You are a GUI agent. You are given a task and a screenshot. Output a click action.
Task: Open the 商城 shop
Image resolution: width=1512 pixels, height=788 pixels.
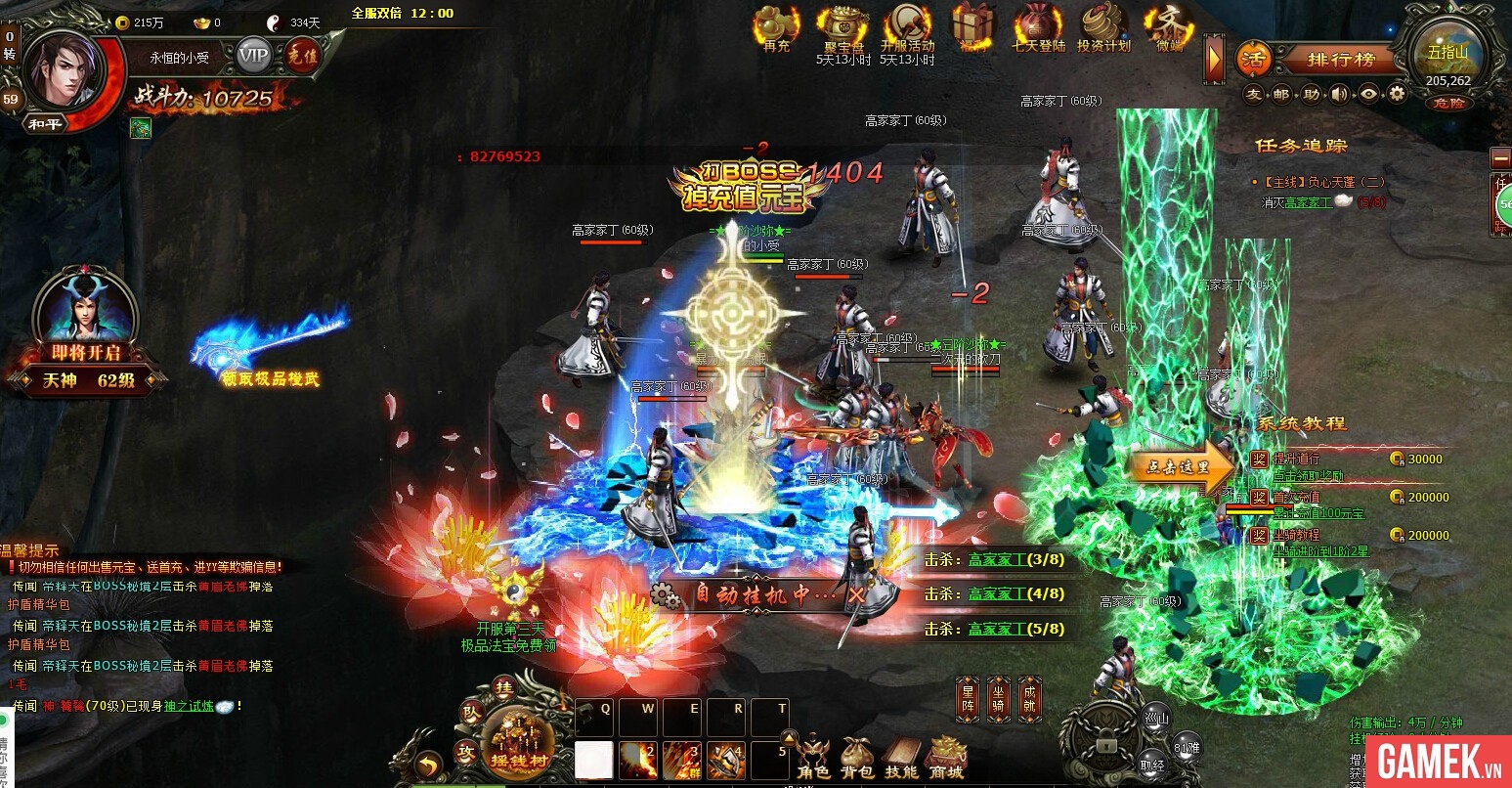946,757
